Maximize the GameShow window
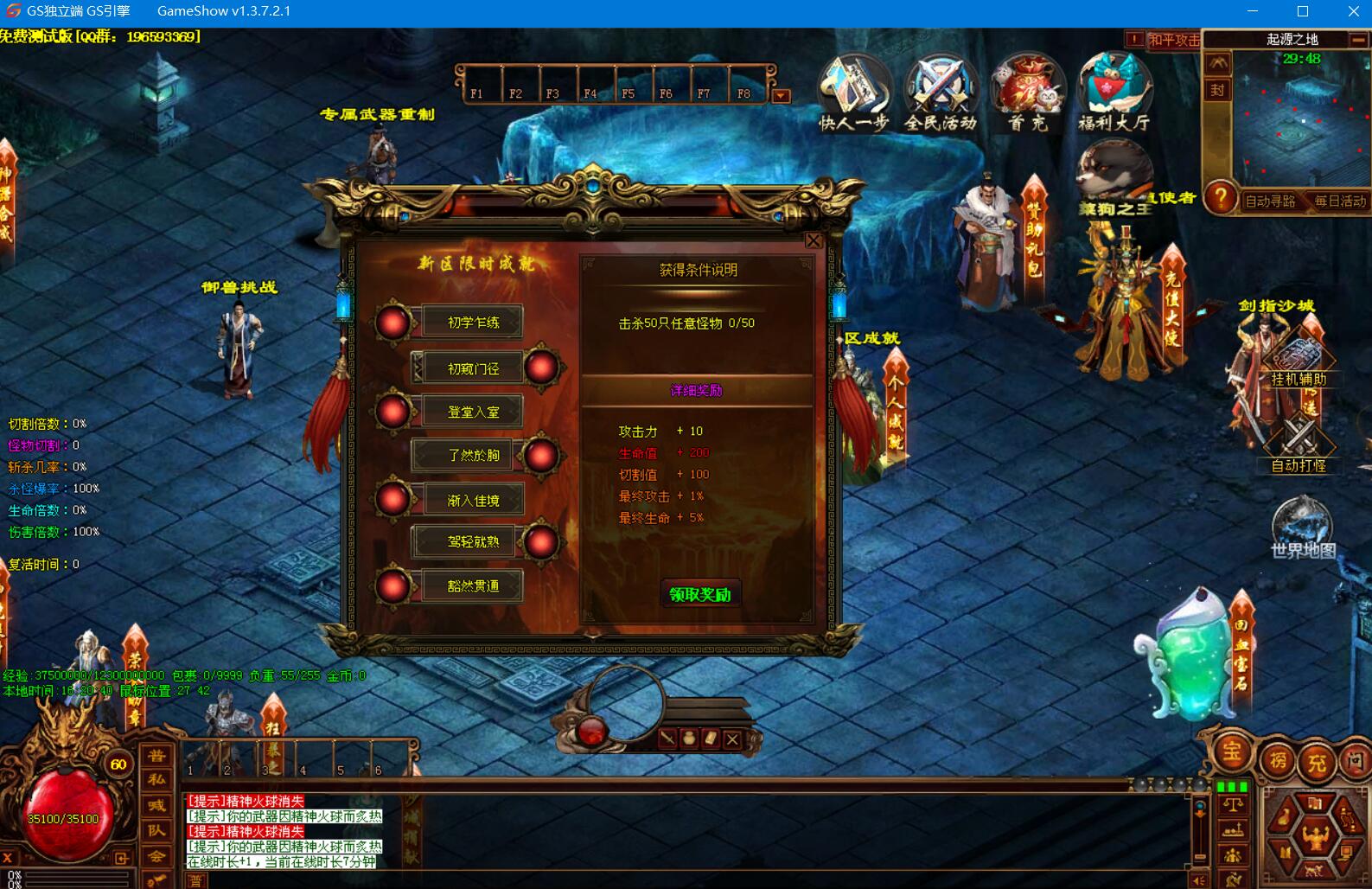1372x889 pixels. pos(1303,11)
